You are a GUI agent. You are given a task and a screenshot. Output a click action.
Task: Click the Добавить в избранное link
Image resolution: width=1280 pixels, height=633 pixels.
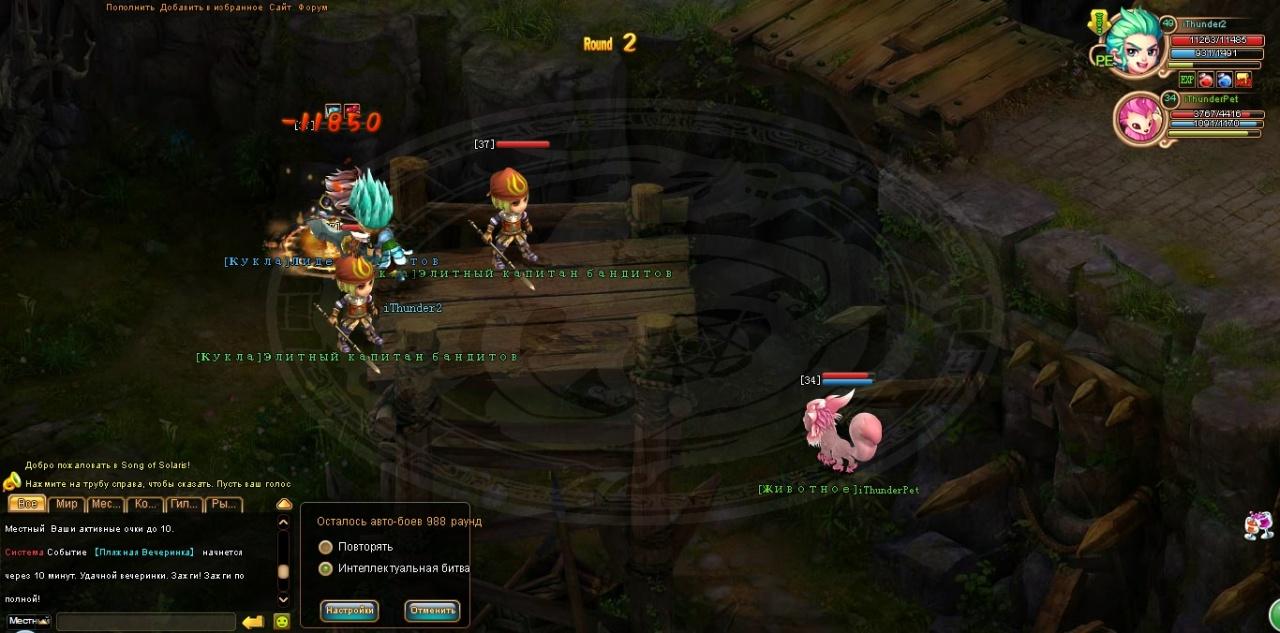212,7
